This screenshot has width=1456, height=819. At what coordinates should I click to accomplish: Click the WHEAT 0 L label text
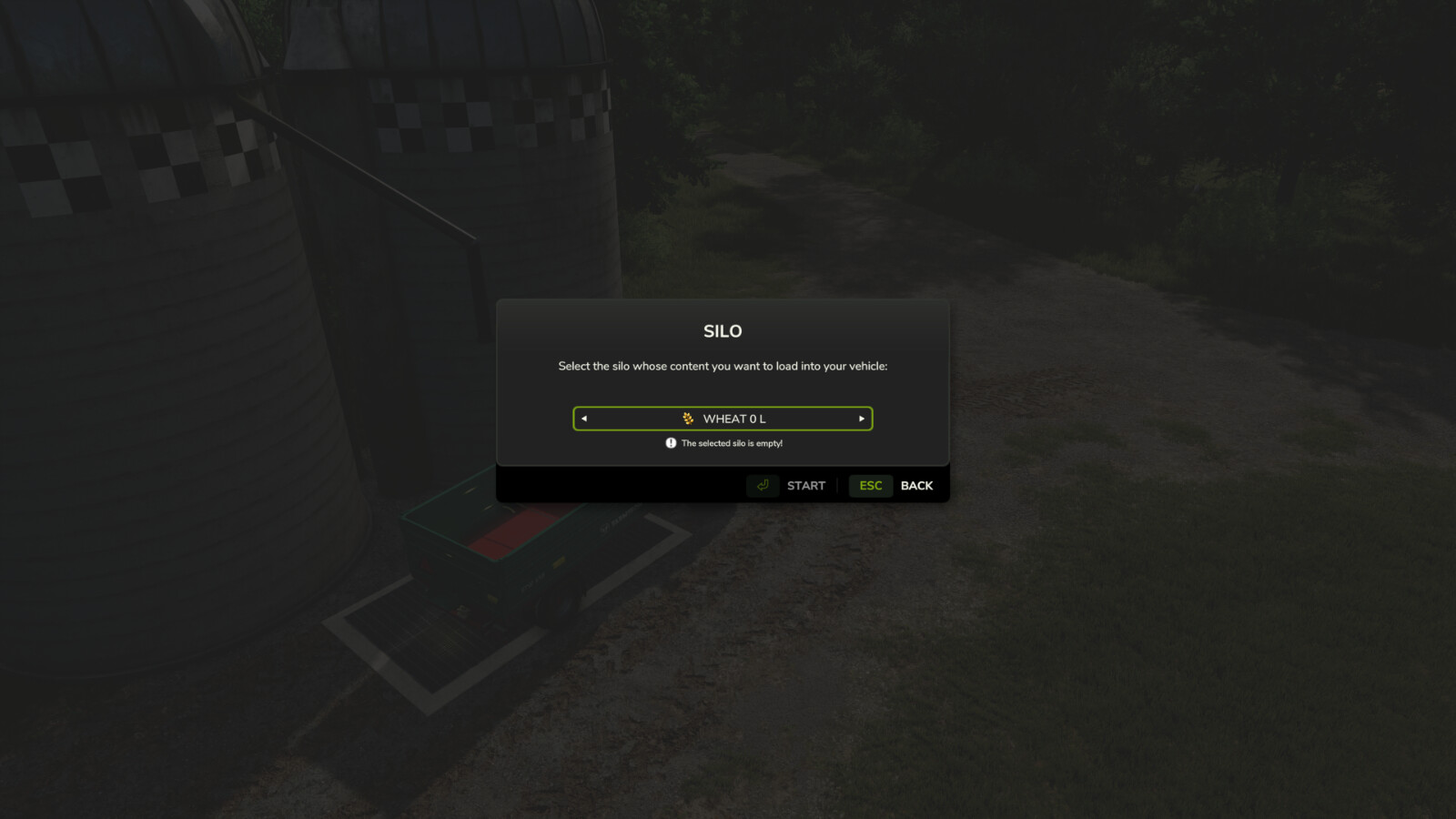click(x=733, y=419)
